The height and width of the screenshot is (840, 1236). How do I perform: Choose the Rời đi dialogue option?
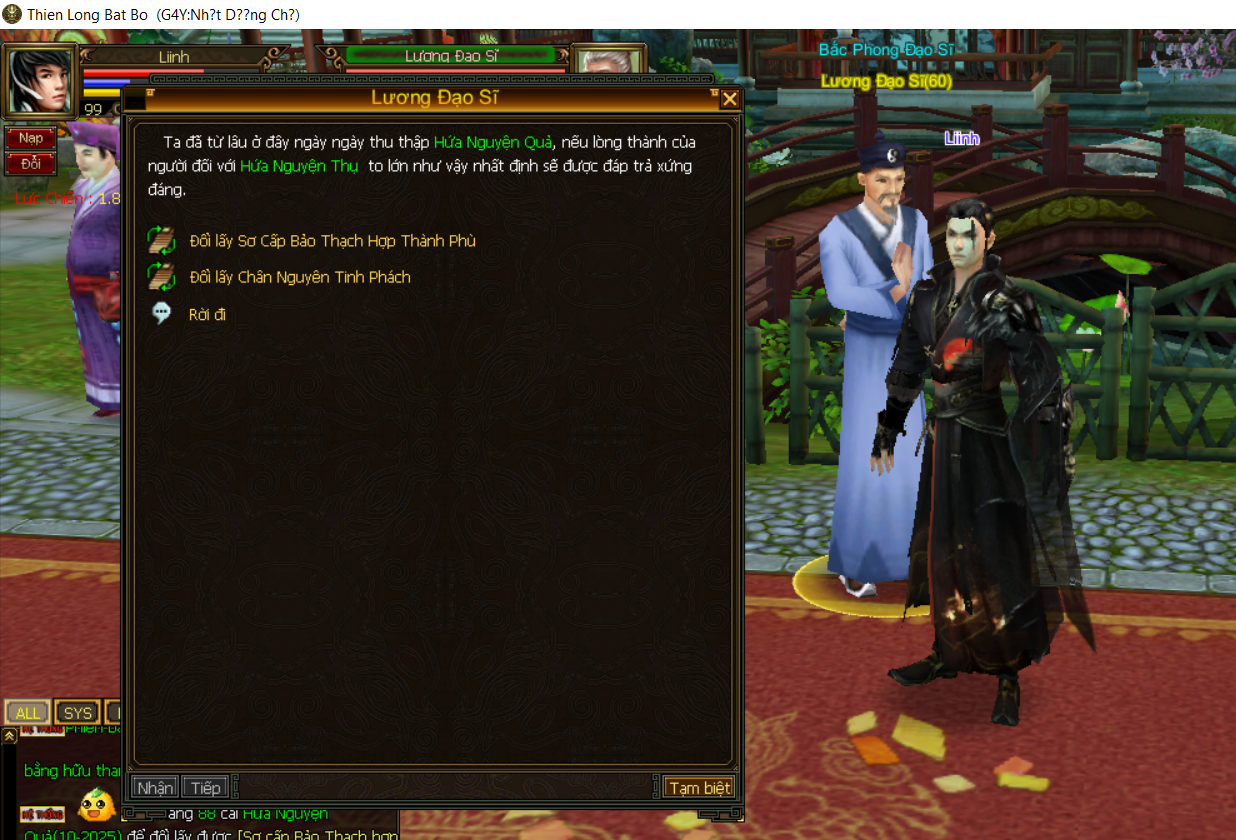207,314
